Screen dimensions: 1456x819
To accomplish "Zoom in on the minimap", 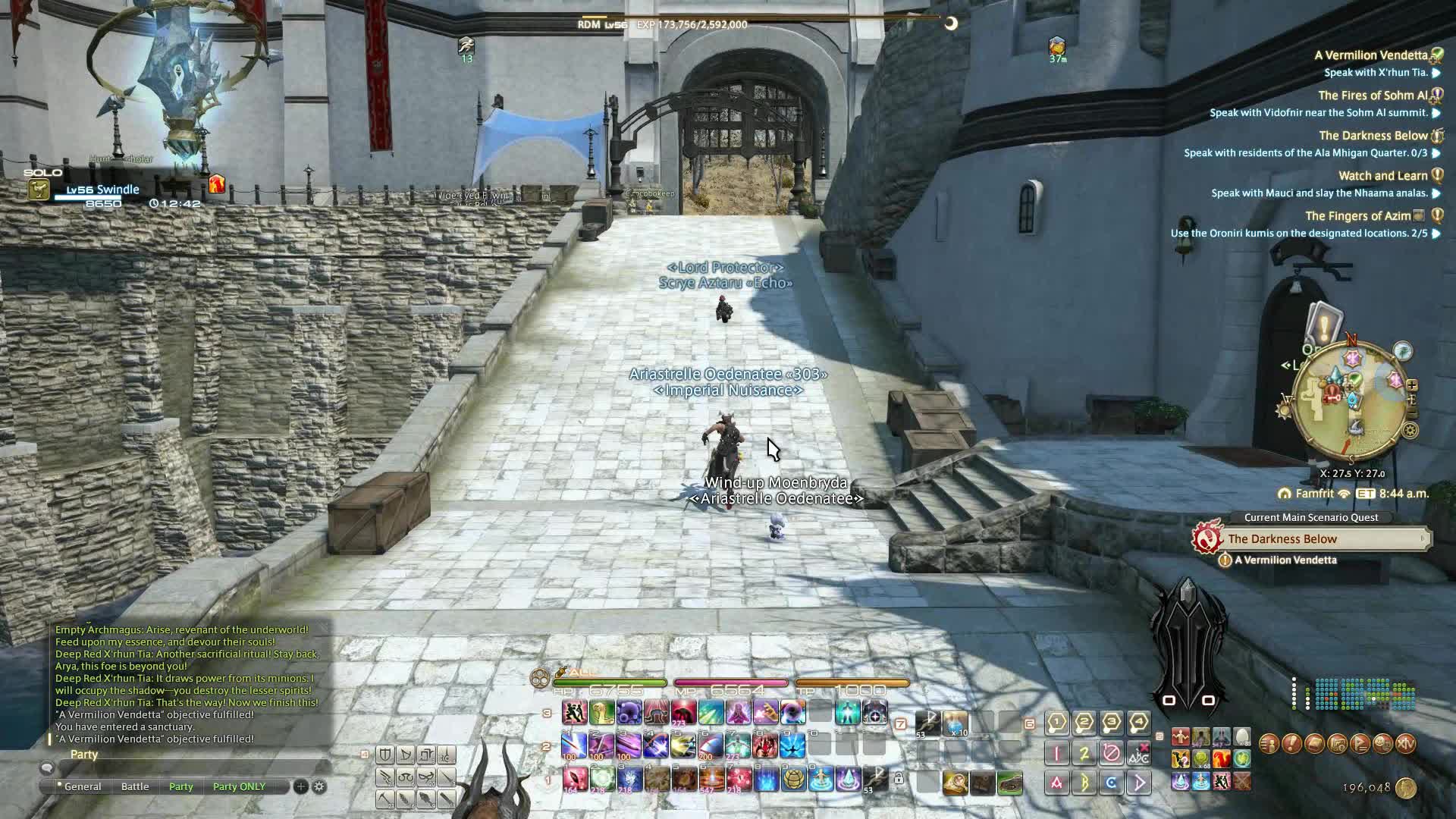I will [x=1412, y=385].
